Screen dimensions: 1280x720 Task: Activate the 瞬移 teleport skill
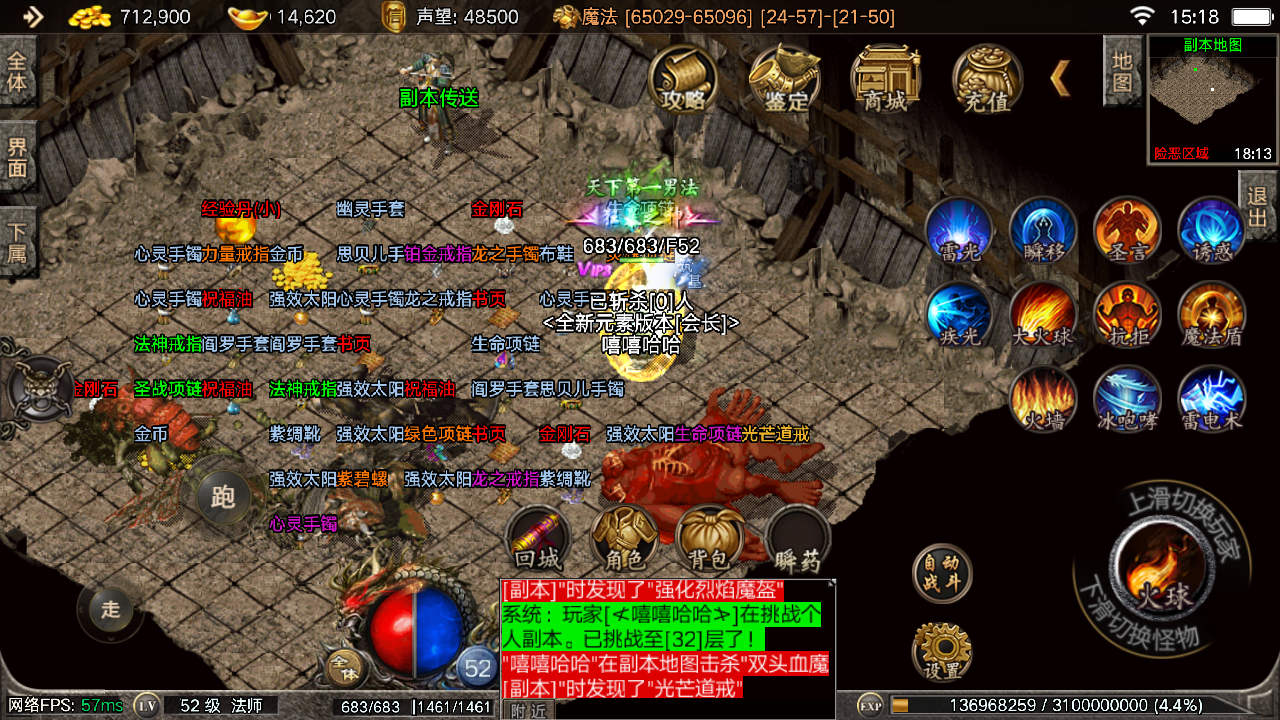click(1043, 231)
